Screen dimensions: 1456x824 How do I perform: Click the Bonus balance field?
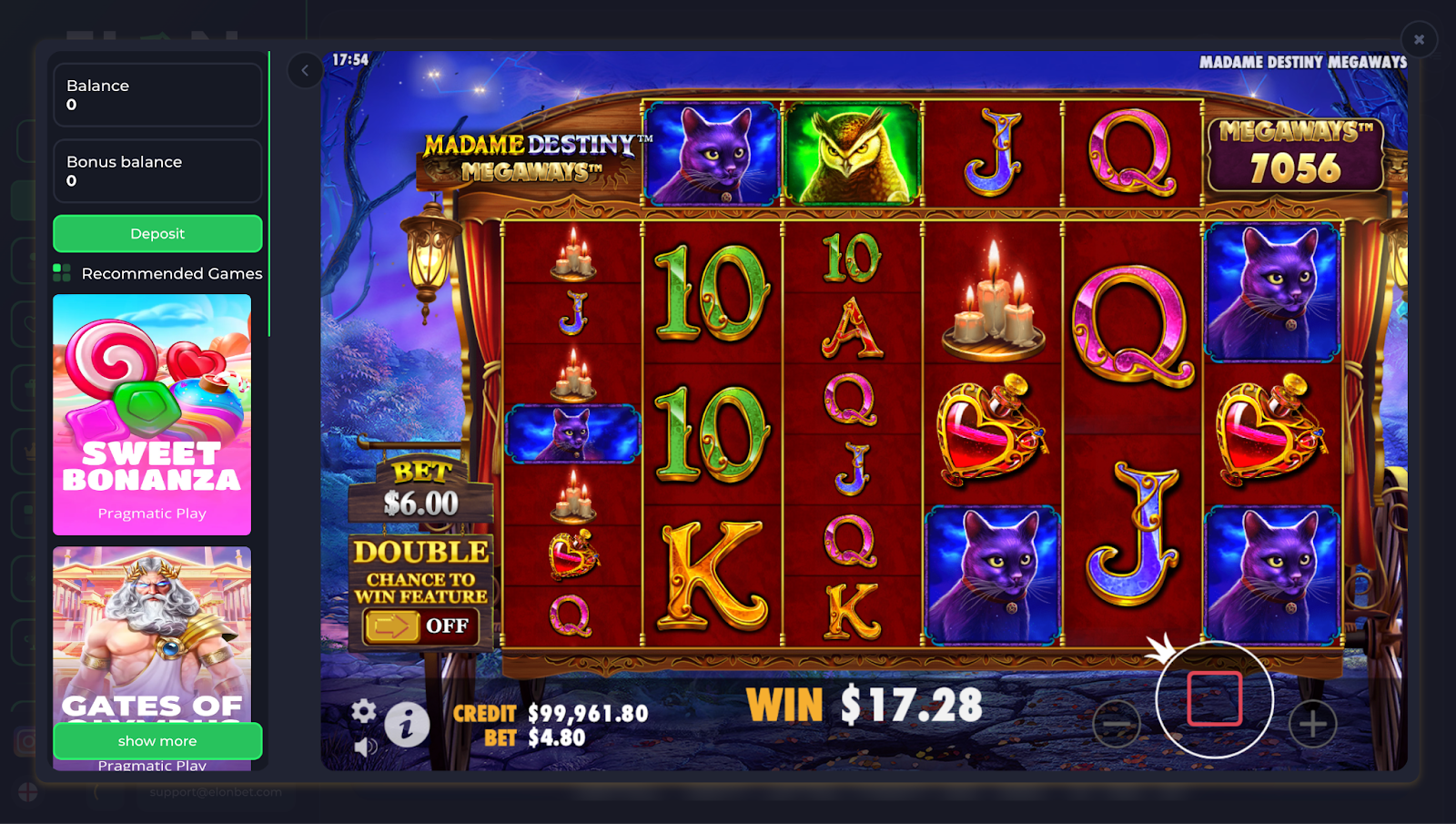pyautogui.click(x=157, y=170)
